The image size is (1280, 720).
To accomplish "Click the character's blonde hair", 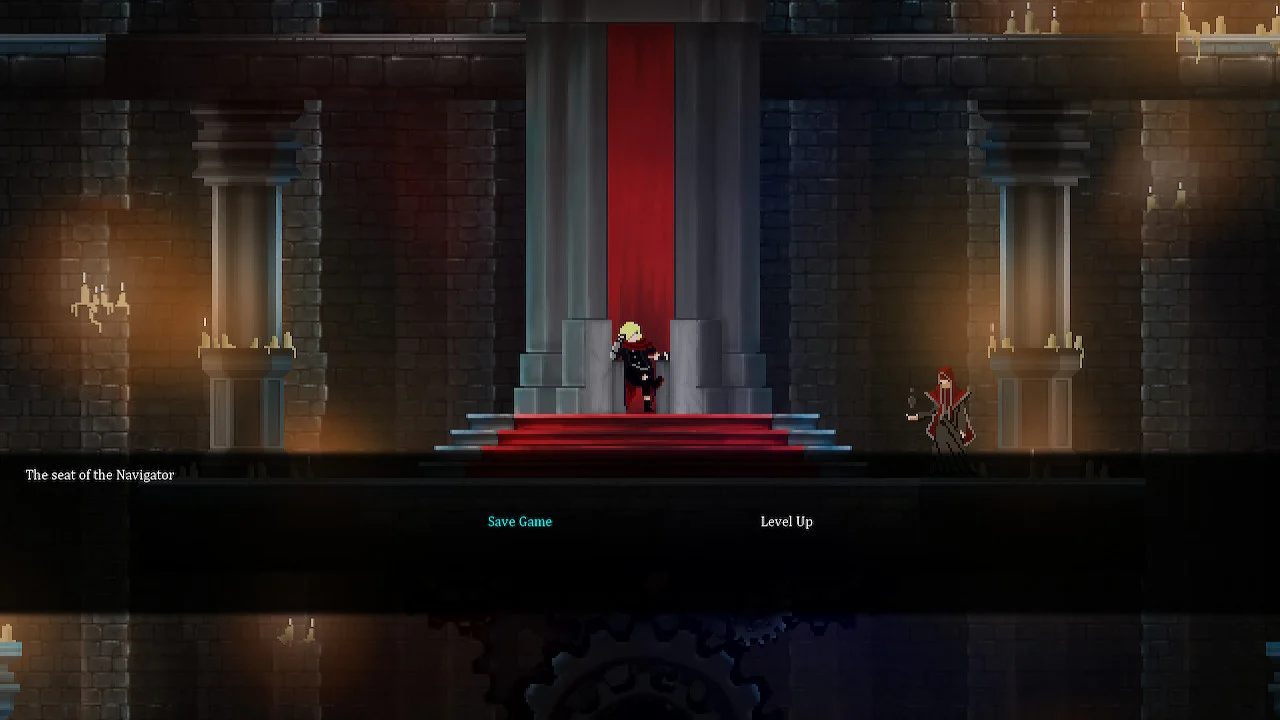I will [x=632, y=328].
